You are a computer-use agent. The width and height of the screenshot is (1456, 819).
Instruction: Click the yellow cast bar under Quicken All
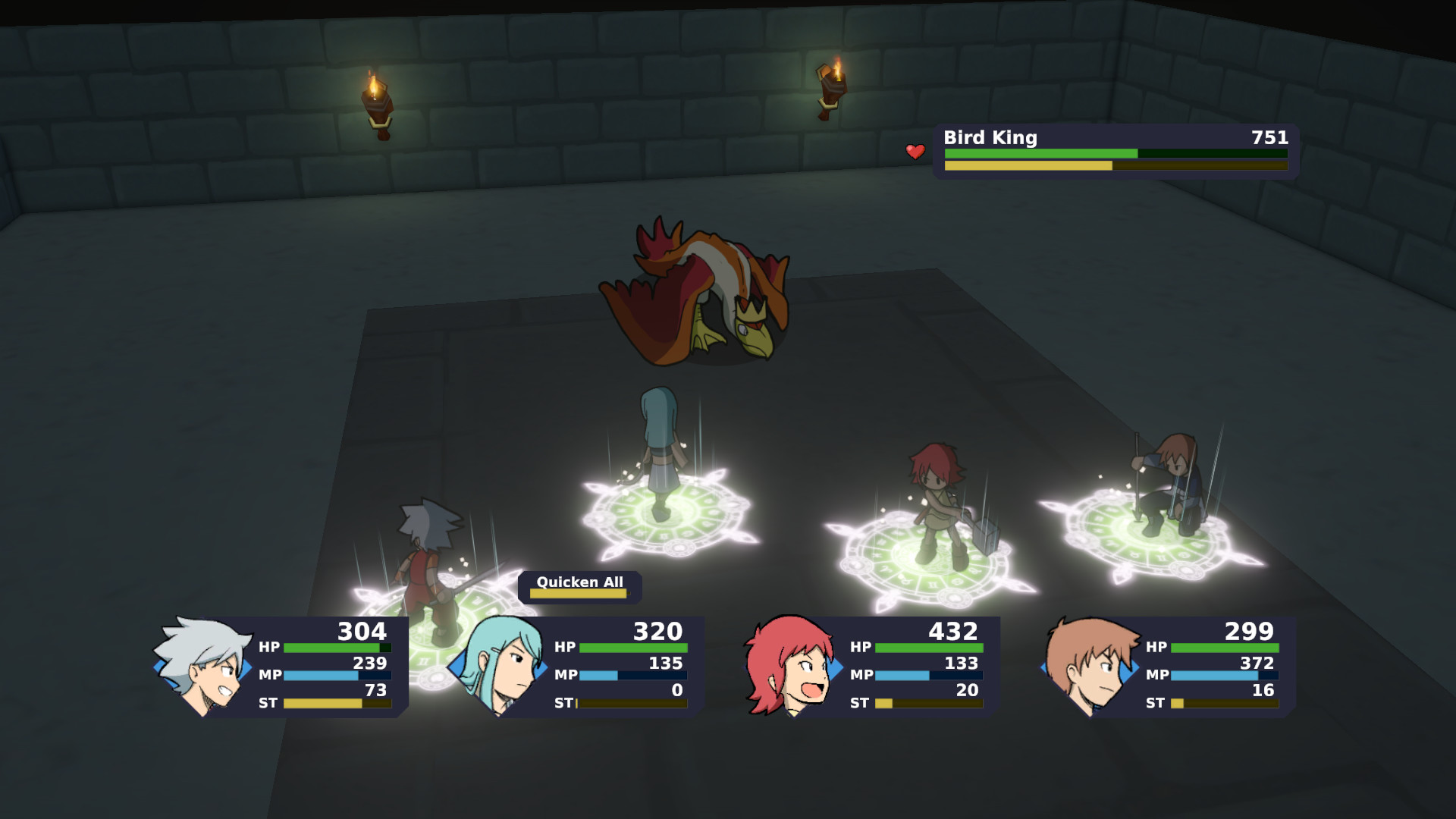pos(580,594)
